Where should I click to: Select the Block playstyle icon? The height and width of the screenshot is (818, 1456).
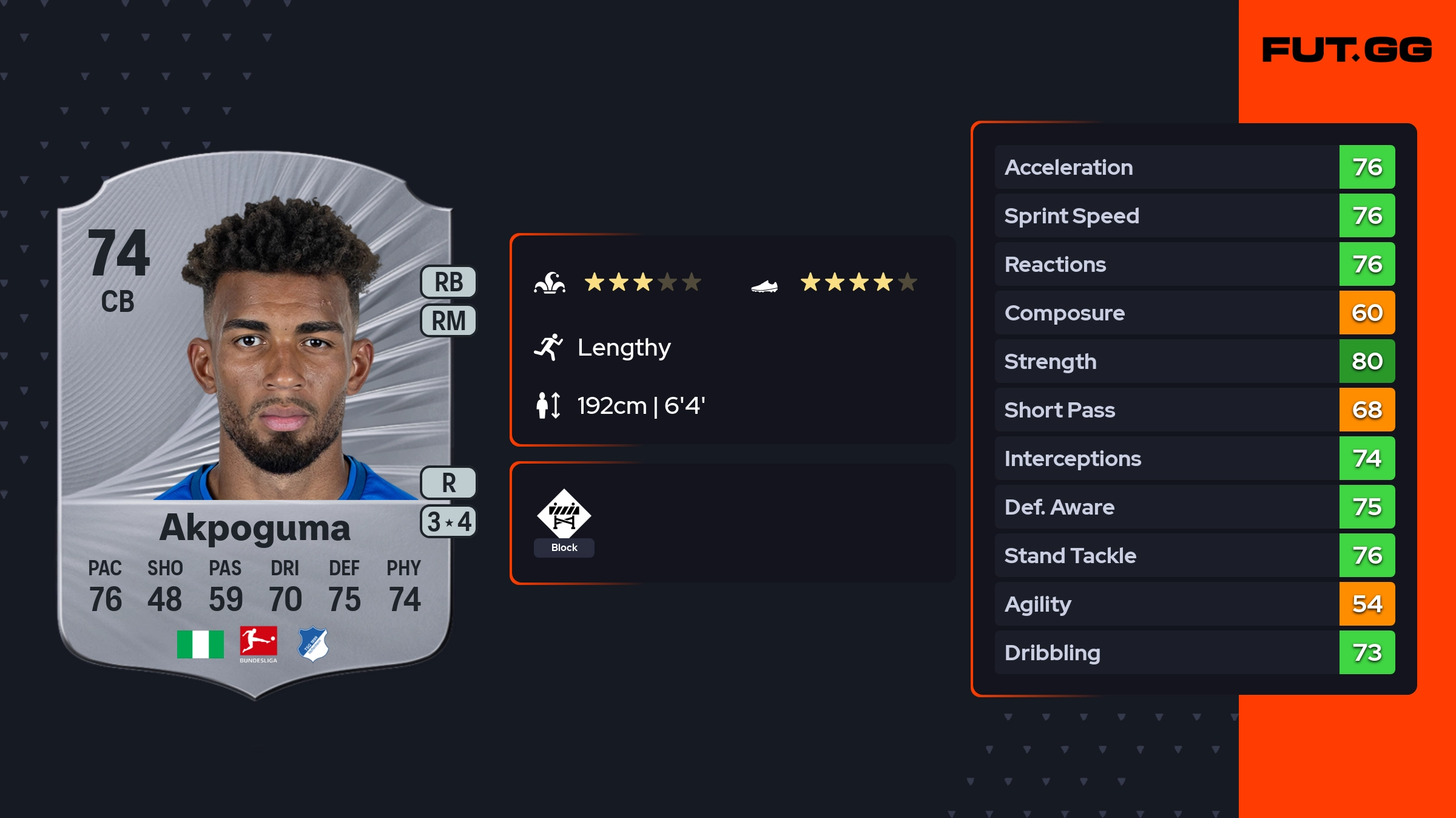point(564,516)
